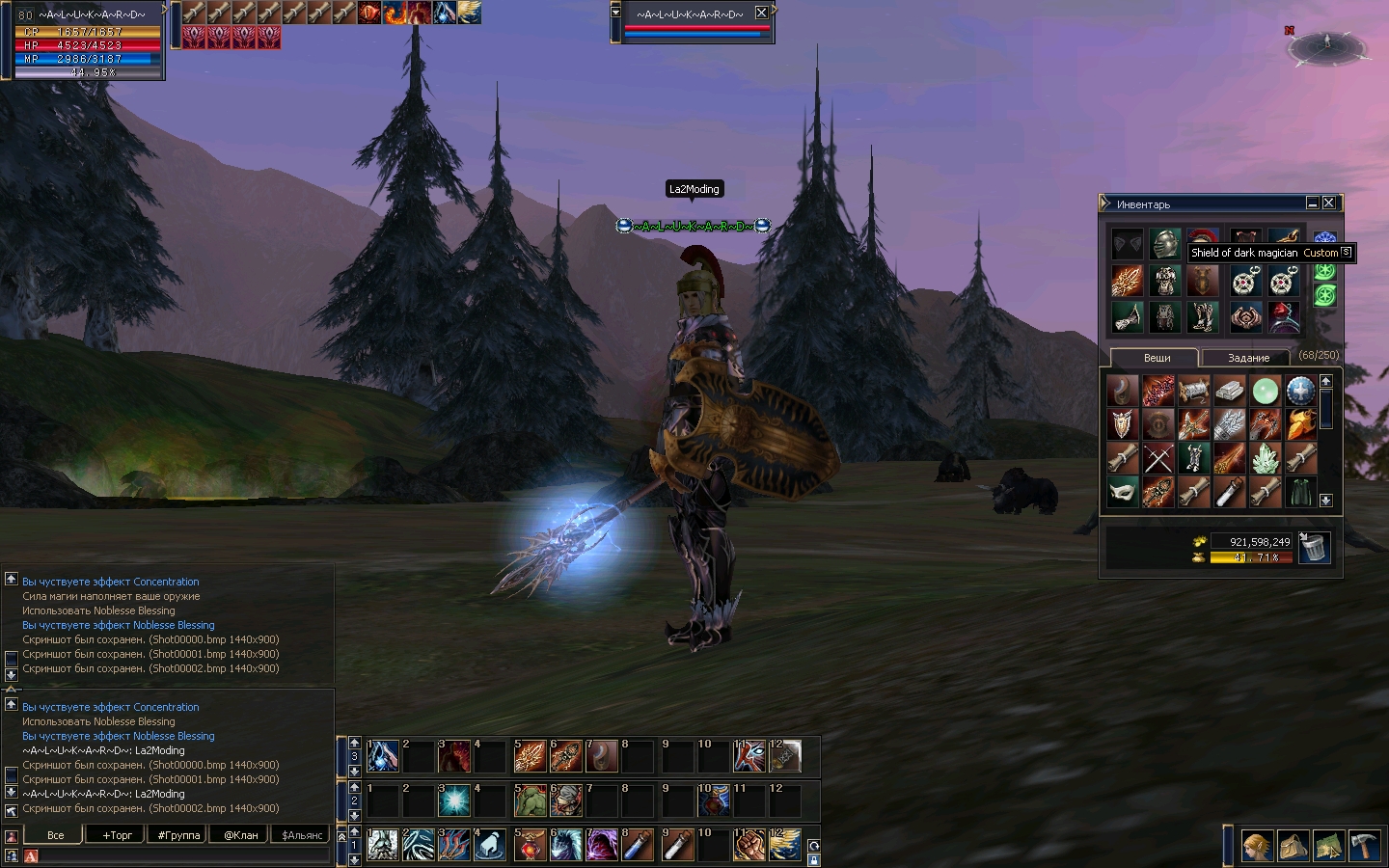Click the equipped knight helmet slot
The height and width of the screenshot is (868, 1389).
tap(1164, 244)
